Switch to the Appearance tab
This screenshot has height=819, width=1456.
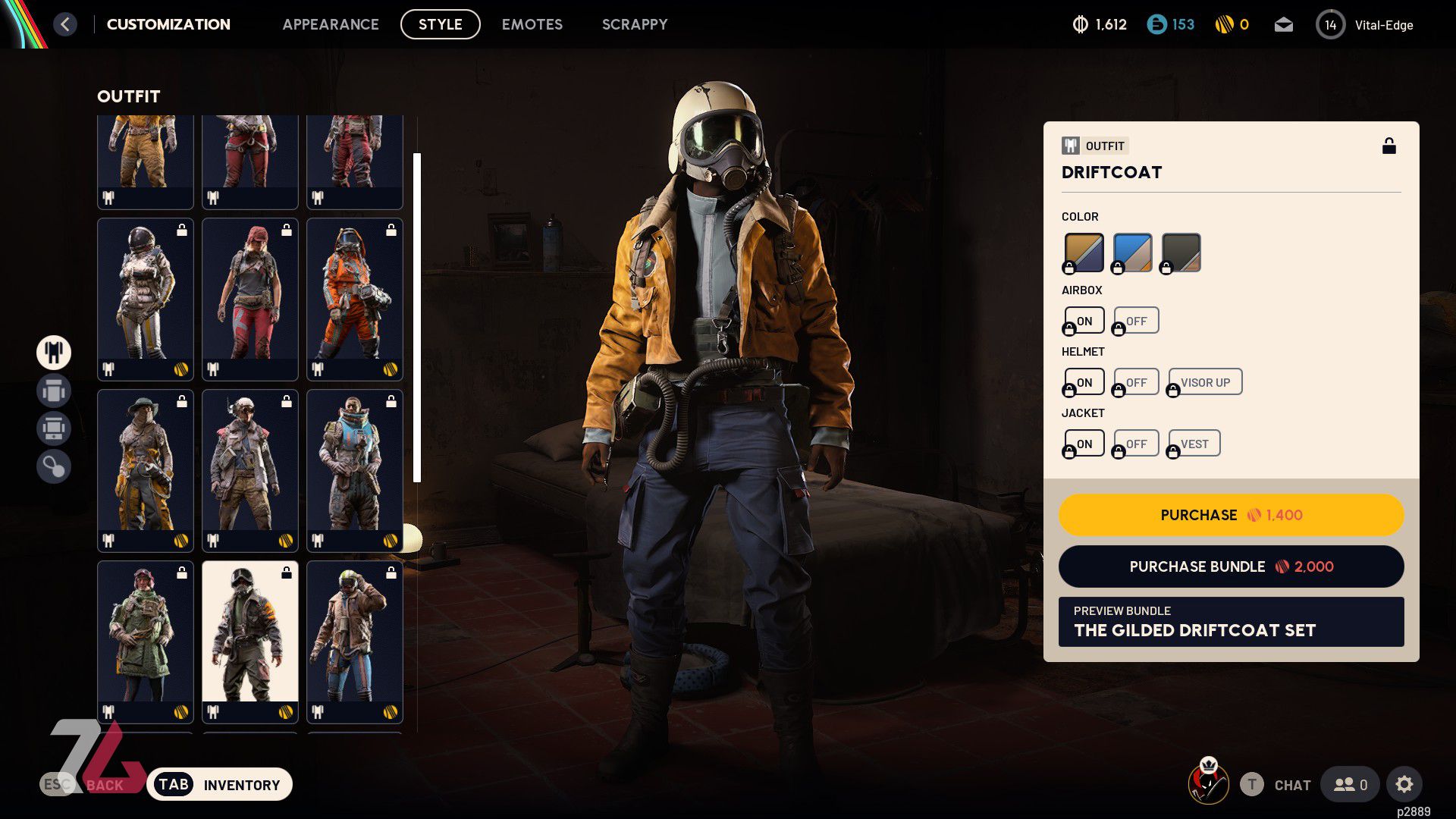click(331, 24)
